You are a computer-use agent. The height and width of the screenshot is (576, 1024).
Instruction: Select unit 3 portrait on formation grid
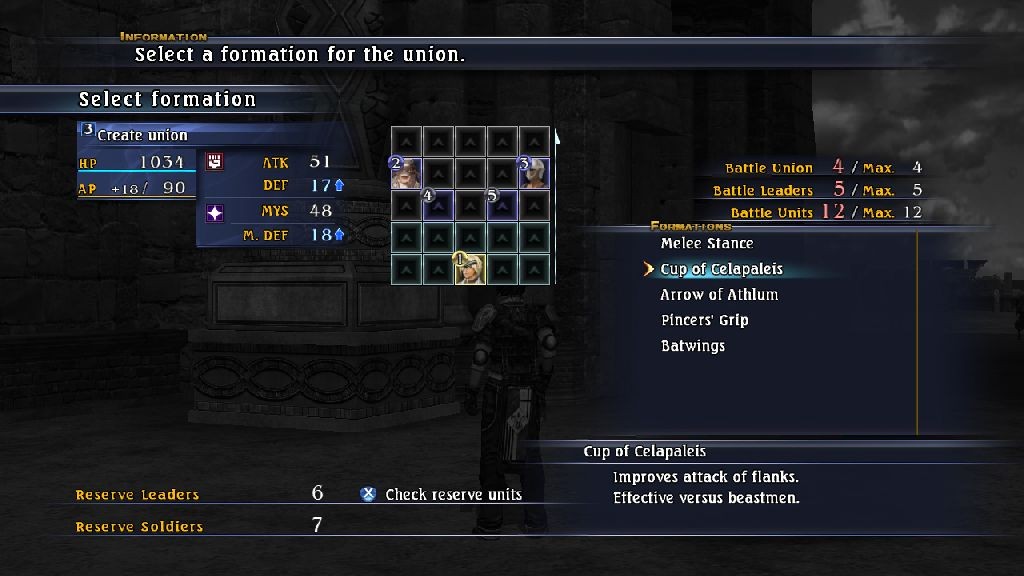534,173
